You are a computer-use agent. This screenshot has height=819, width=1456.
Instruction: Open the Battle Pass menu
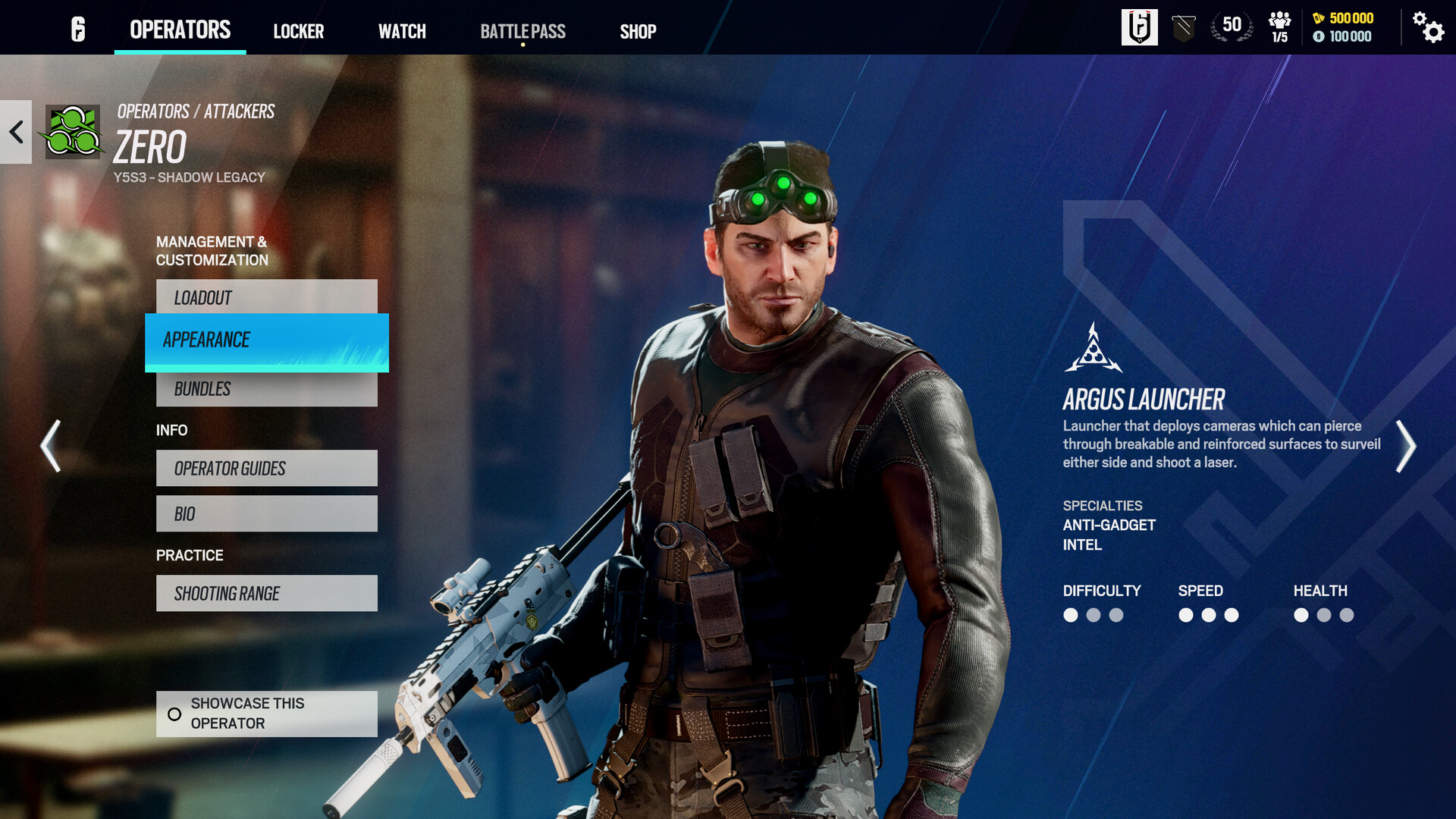[x=522, y=31]
